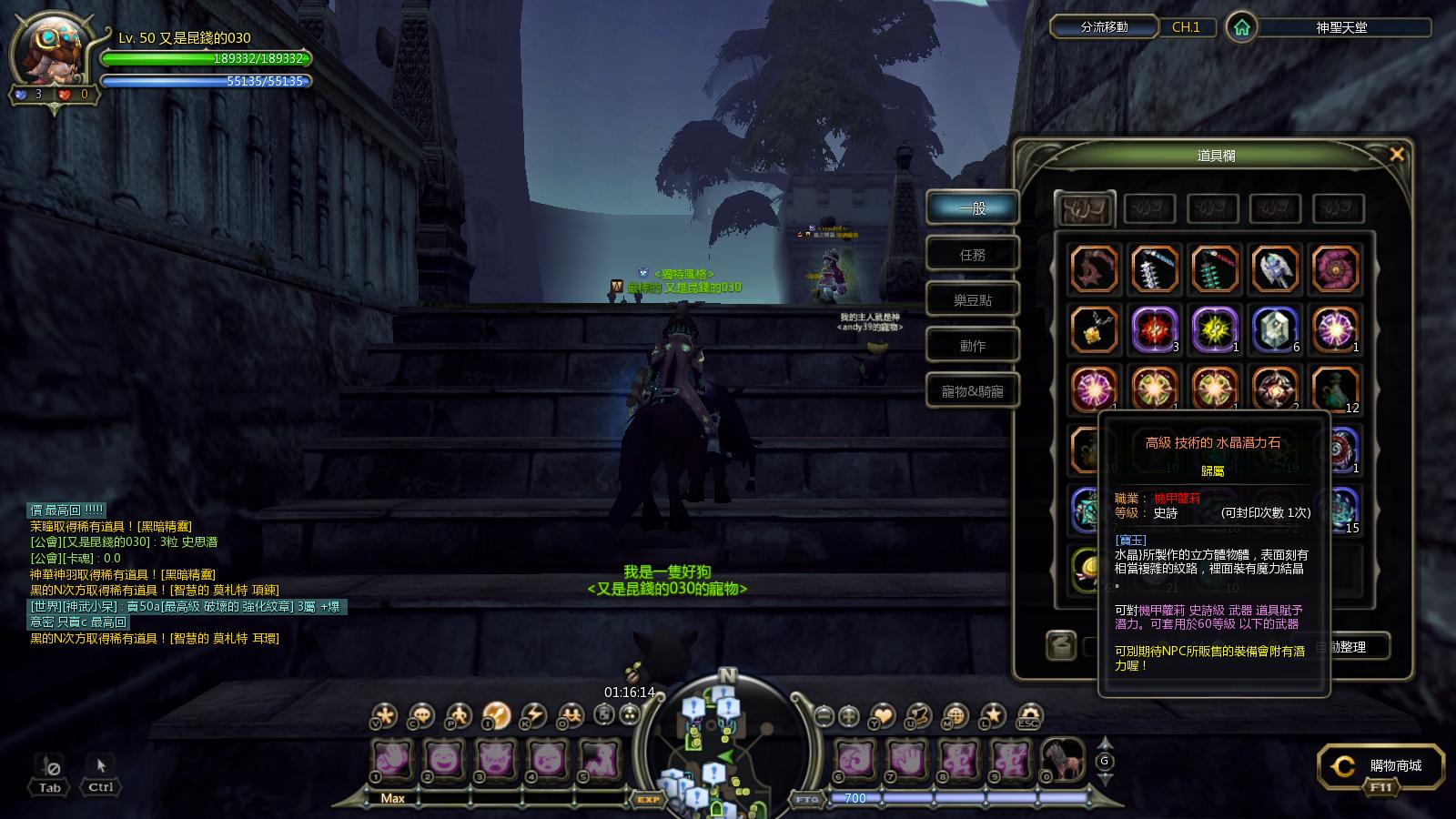Click the 分流移動 channel move button
The width and height of the screenshot is (1456, 819).
click(1104, 27)
